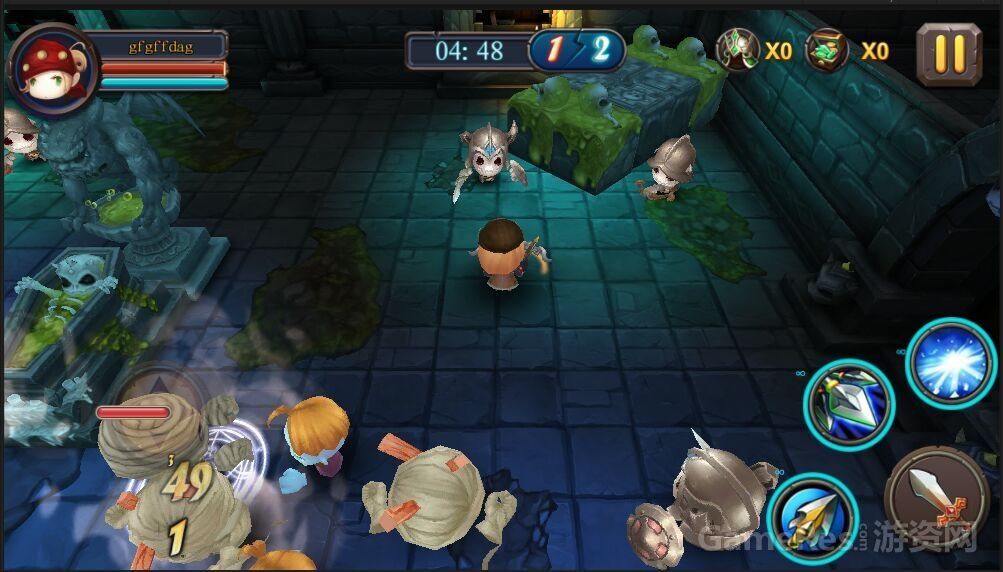Pause the game with the pause button
1003x572 pixels.
click(x=948, y=53)
